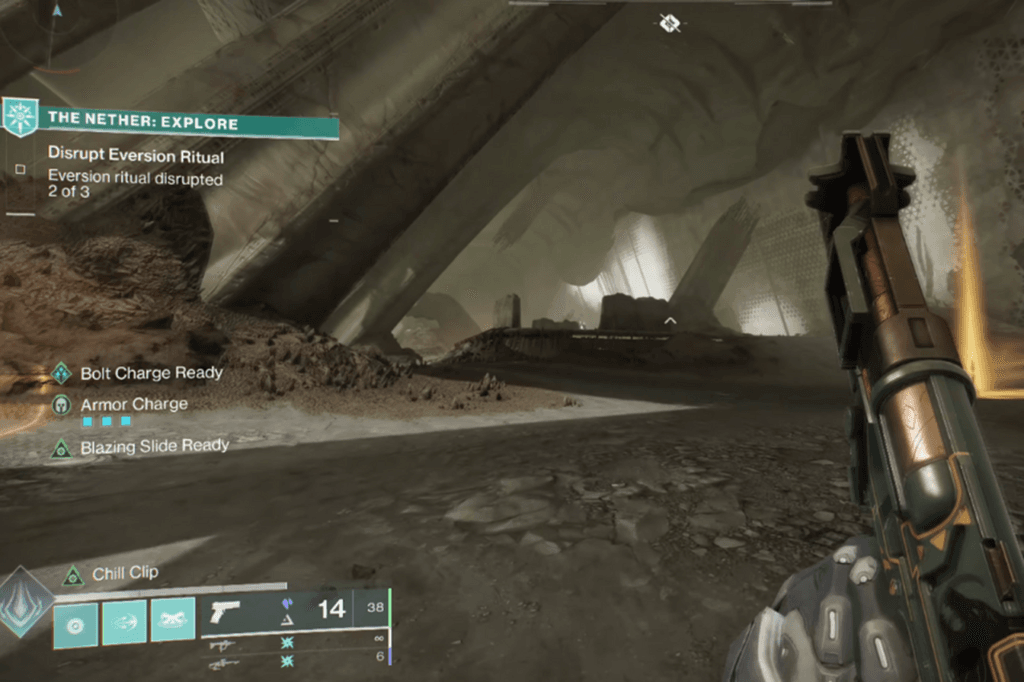Tick the Disrupt Eversion Ritual objective box

tap(20, 169)
